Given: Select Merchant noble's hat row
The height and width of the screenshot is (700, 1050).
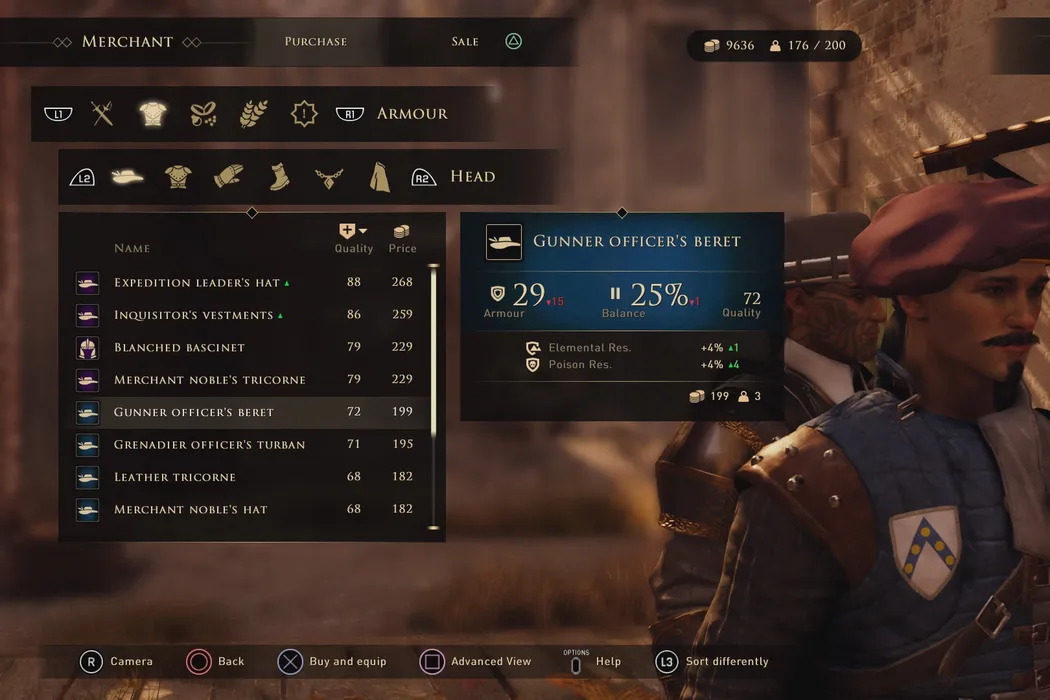Looking at the screenshot, I should click(x=191, y=510).
